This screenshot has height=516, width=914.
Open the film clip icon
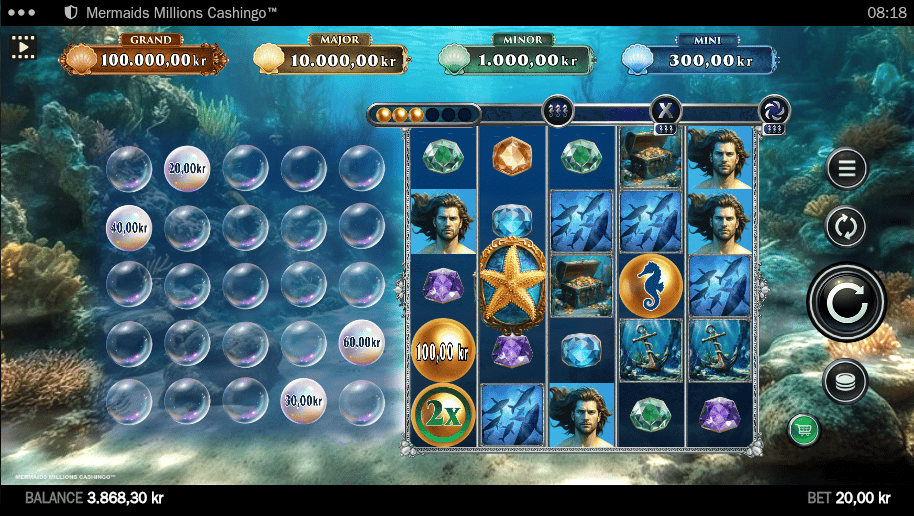click(x=23, y=46)
